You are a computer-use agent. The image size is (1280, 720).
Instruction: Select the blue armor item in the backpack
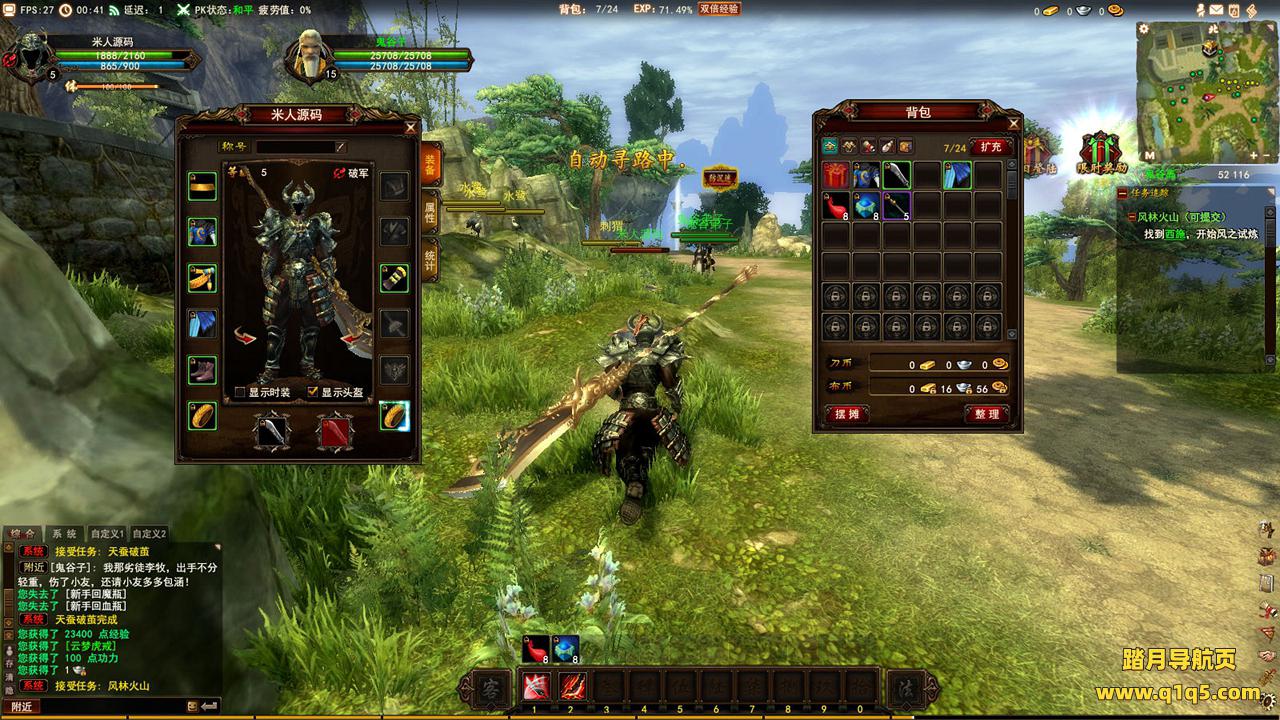click(866, 176)
